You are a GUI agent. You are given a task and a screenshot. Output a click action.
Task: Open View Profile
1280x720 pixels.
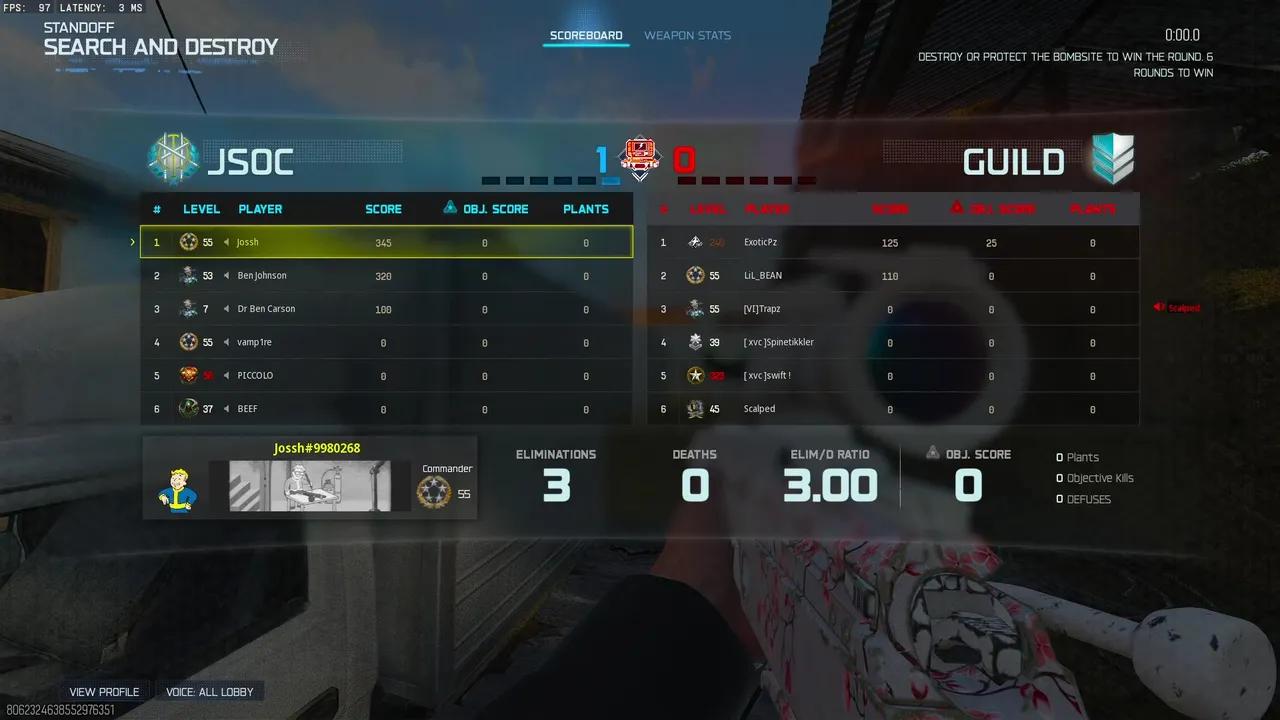[x=104, y=692]
